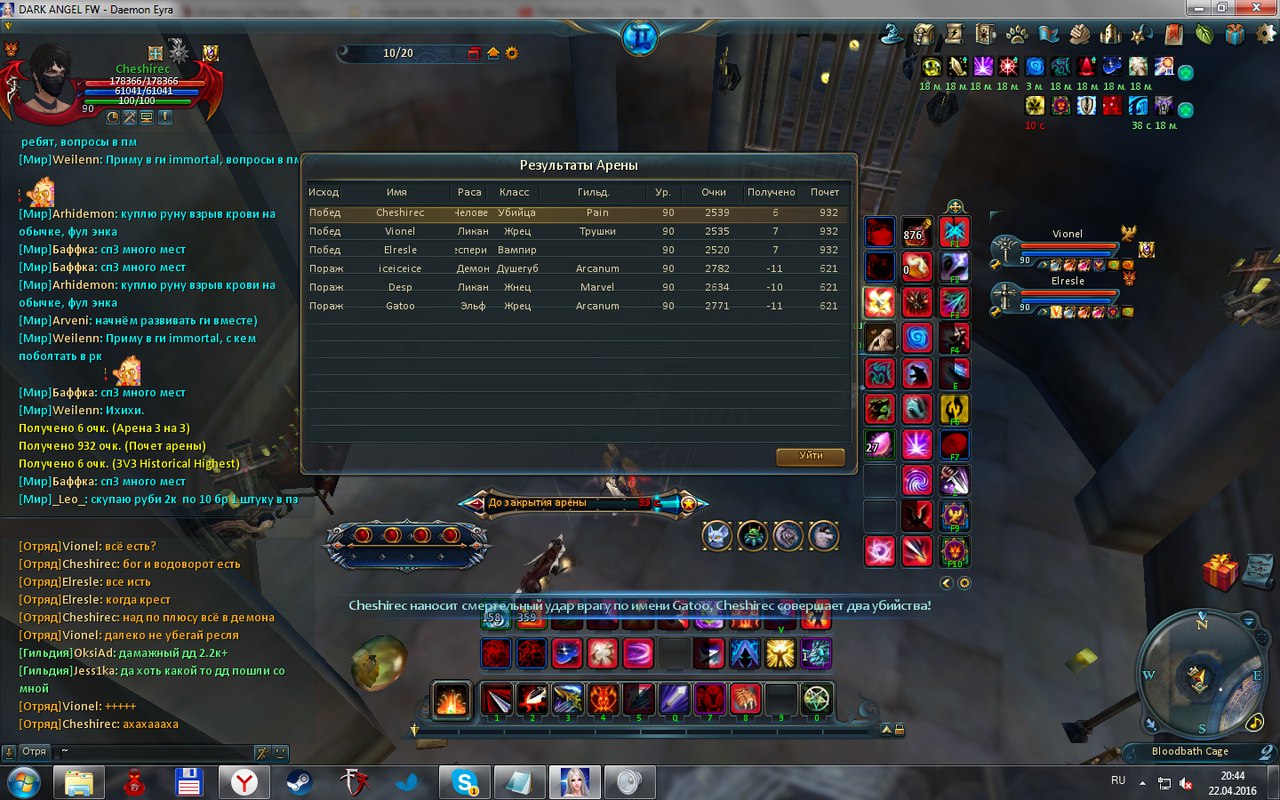Open the paw print pets icon
The width and height of the screenshot is (1280, 800).
coord(1017,35)
